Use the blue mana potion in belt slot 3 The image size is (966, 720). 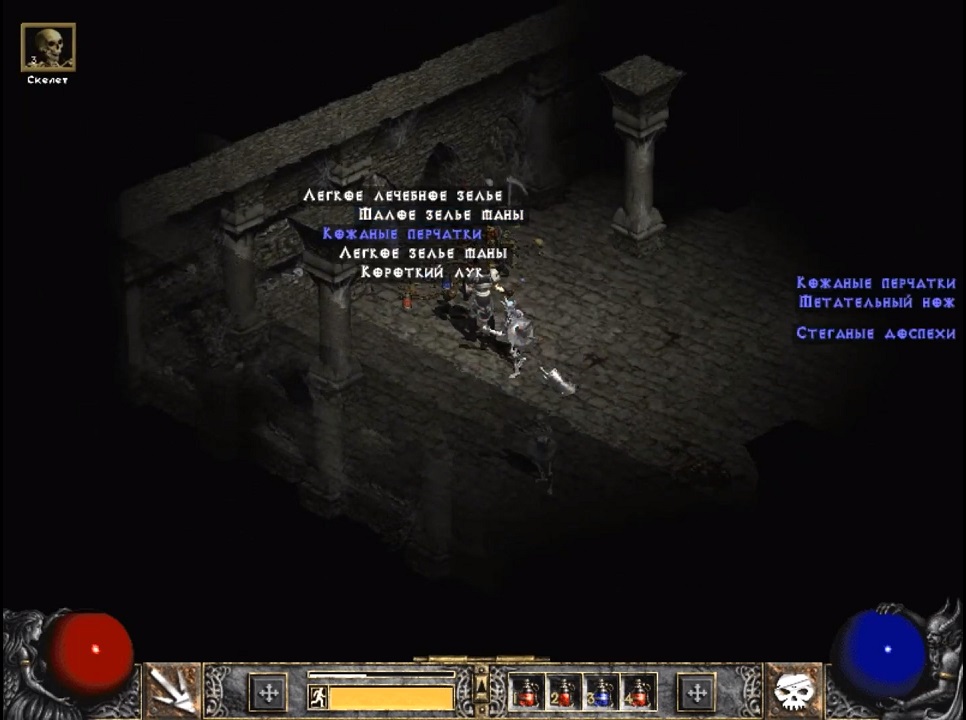(x=599, y=691)
